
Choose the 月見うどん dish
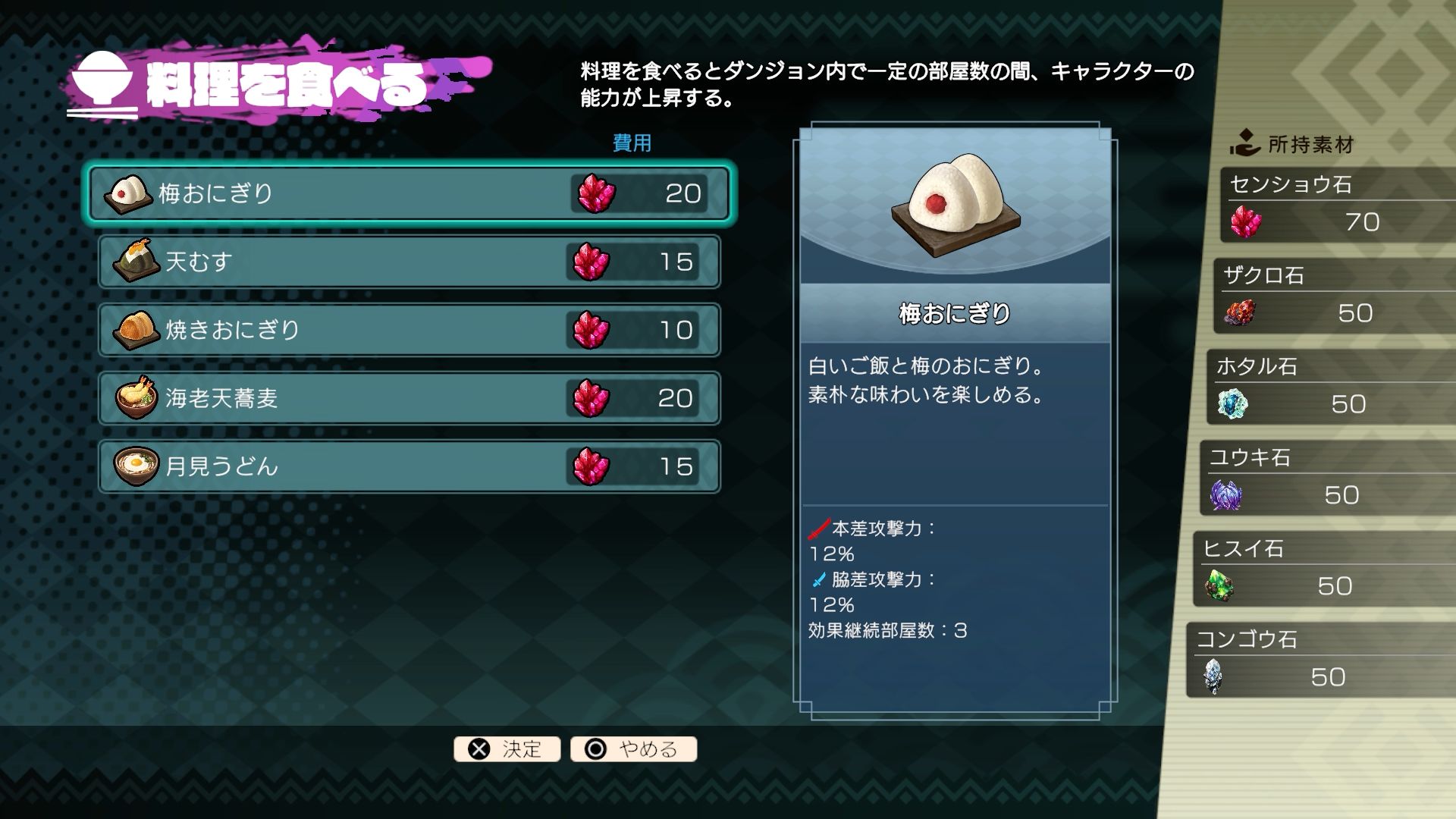409,466
